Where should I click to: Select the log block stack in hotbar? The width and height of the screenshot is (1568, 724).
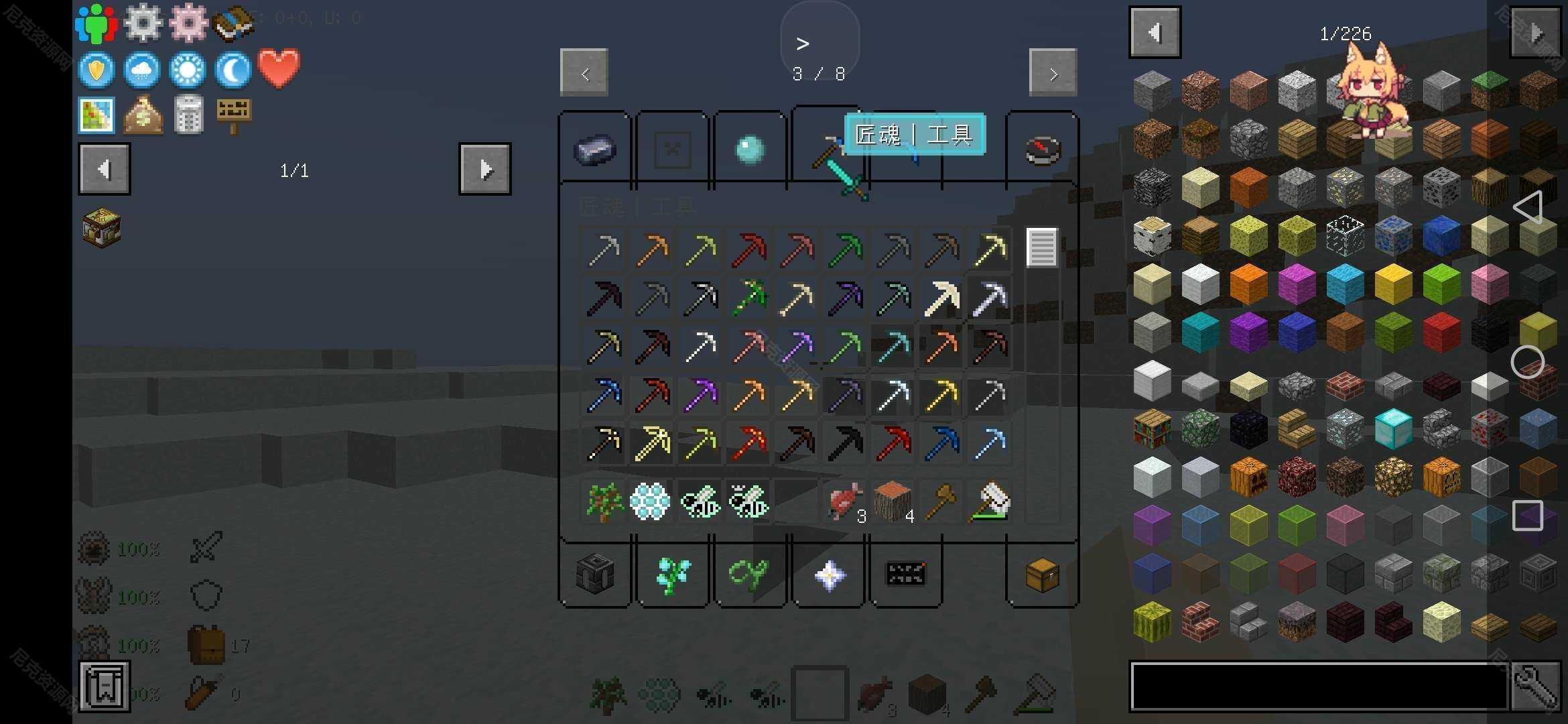click(x=892, y=501)
